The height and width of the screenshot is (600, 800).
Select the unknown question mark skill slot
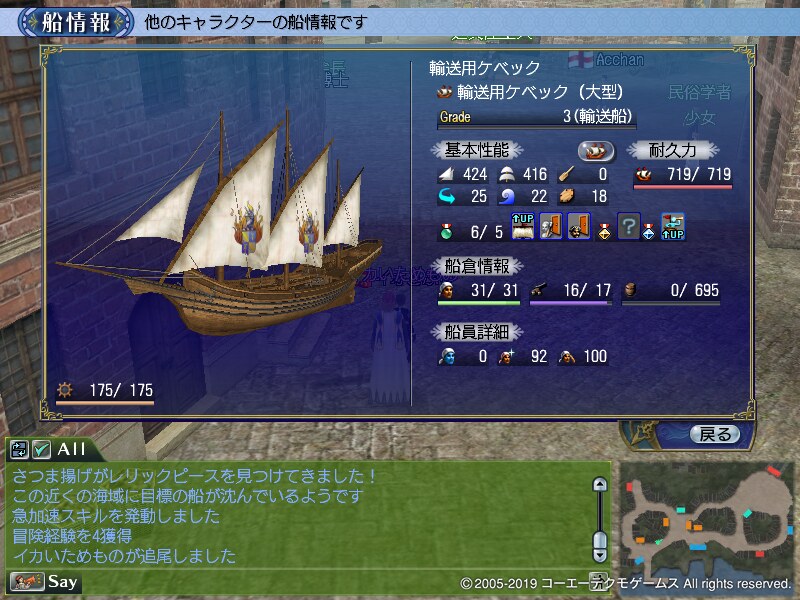tap(628, 226)
